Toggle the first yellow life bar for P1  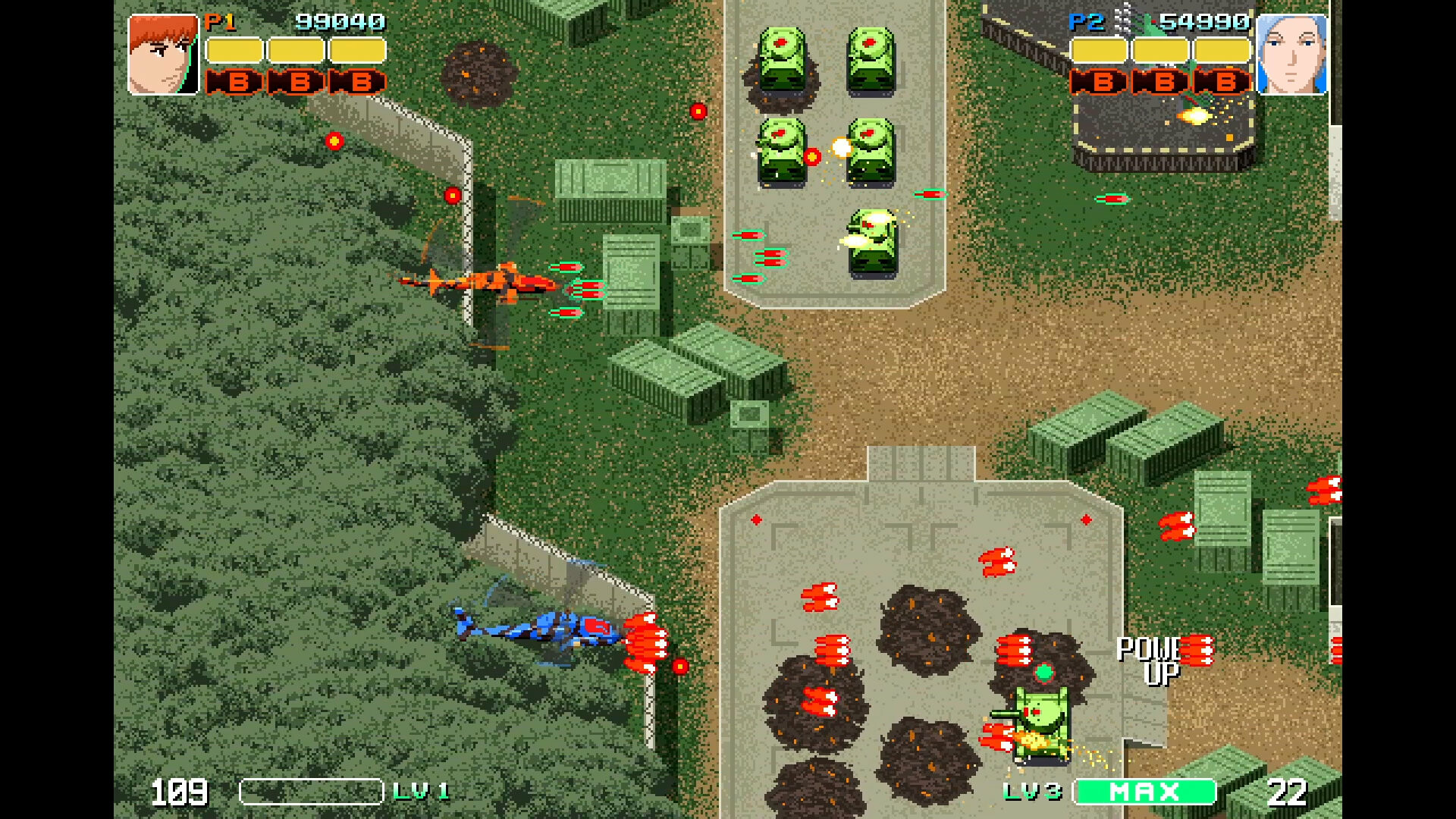(x=234, y=49)
